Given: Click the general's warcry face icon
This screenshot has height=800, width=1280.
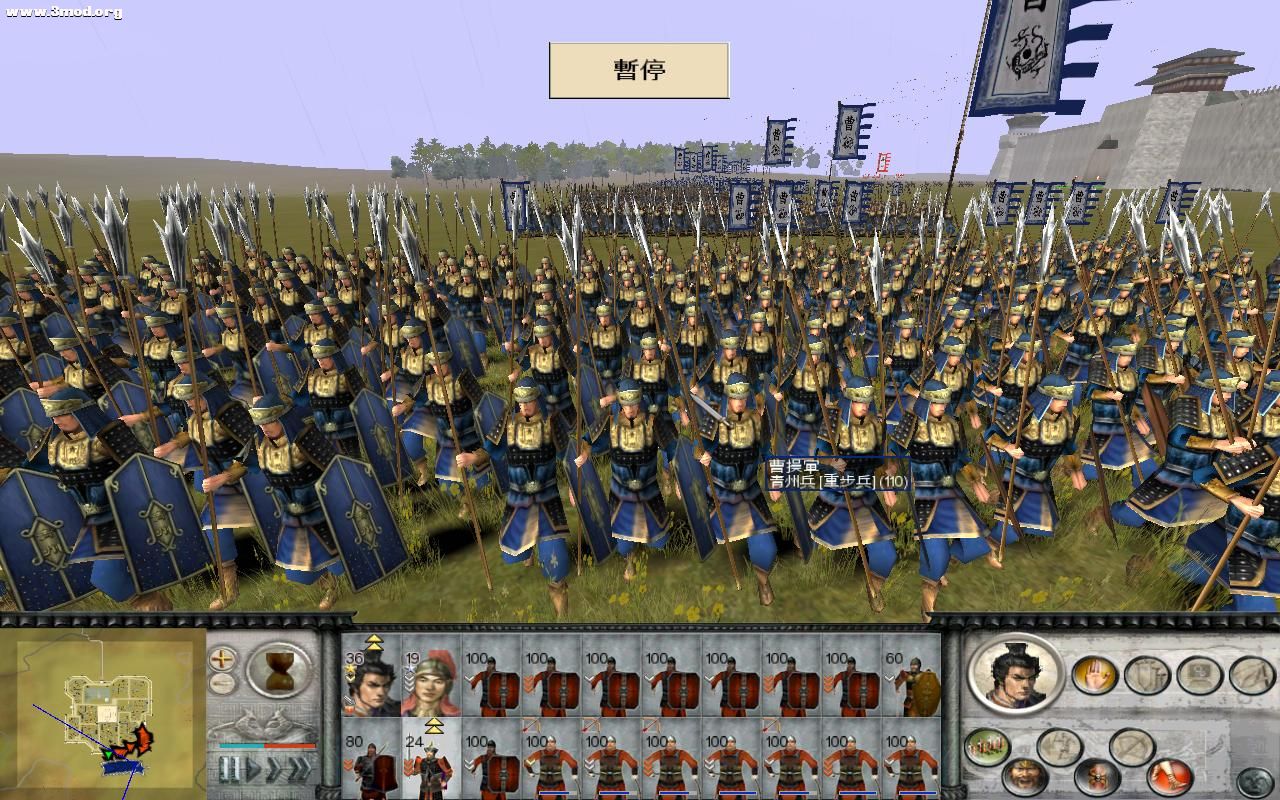Looking at the screenshot, I should pos(1026,776).
